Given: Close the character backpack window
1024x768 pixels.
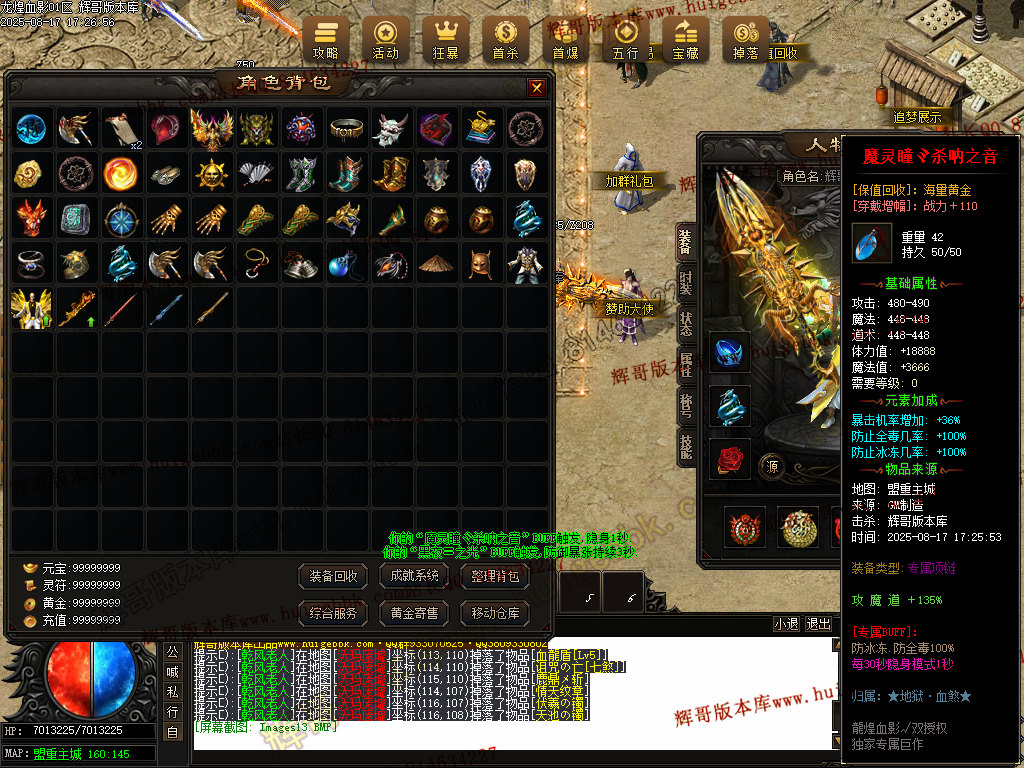Looking at the screenshot, I should (x=537, y=88).
